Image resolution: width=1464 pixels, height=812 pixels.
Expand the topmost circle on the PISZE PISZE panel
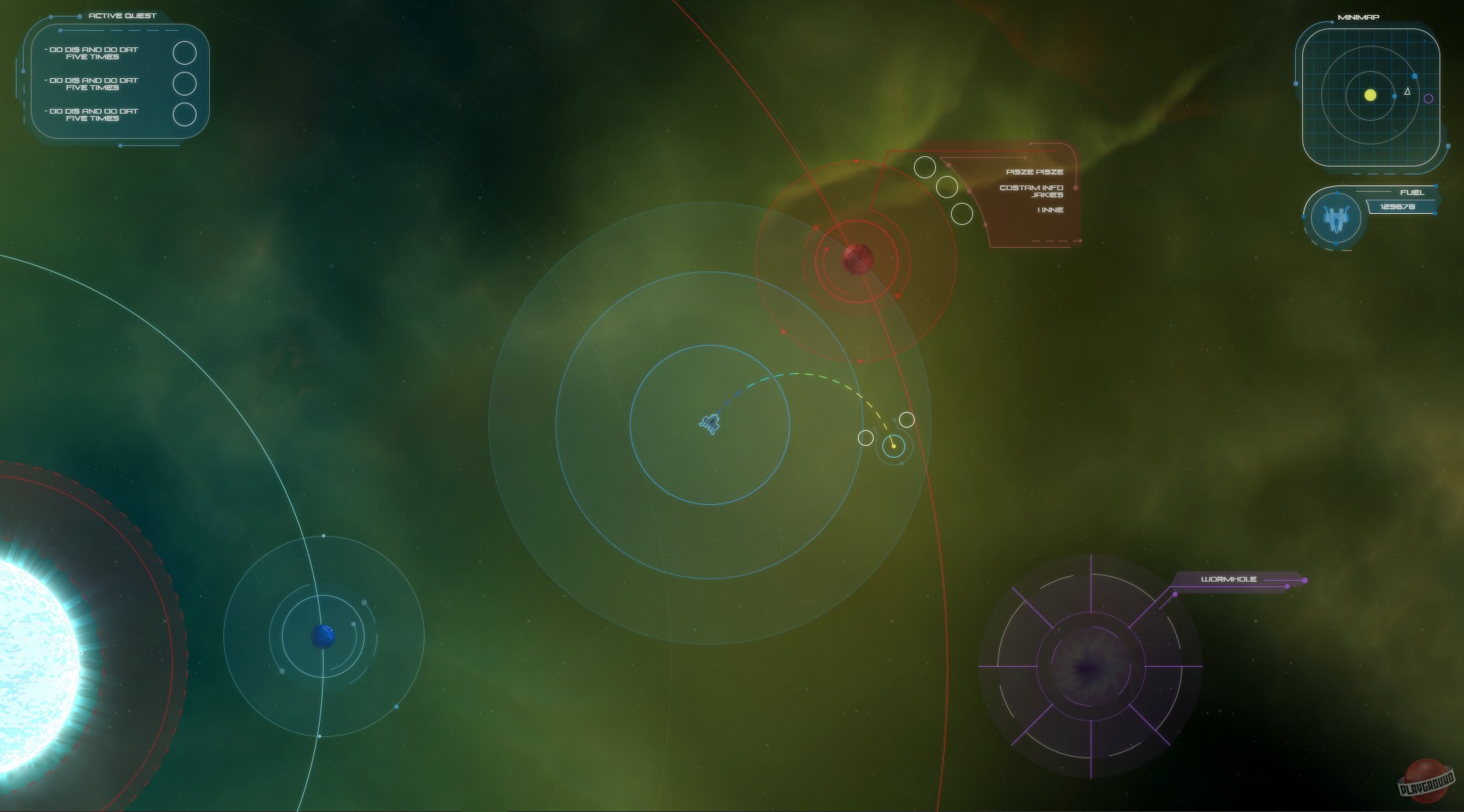point(924,167)
